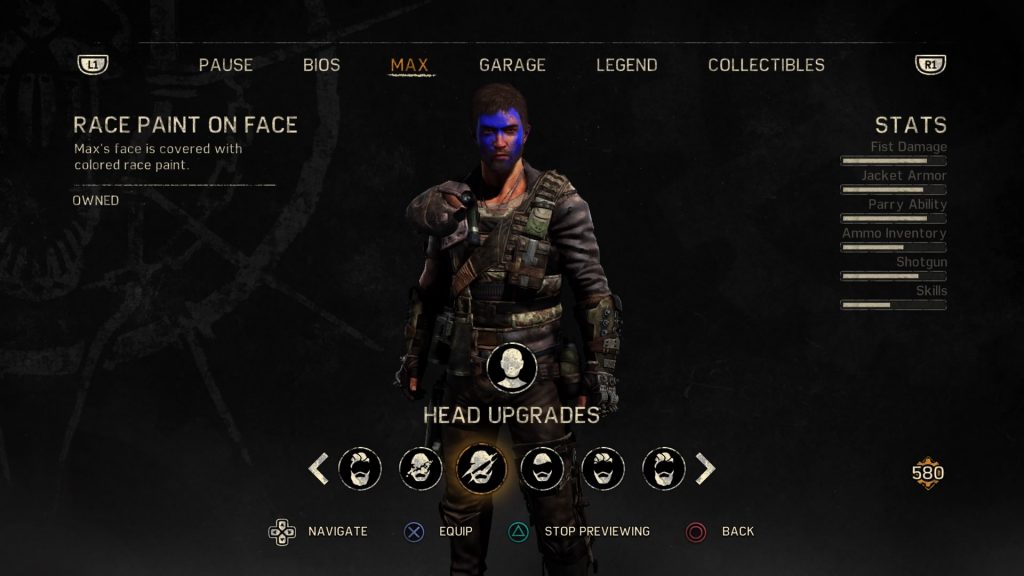Switch to the Bios tab
Screen dimensions: 1024x576
[322, 65]
